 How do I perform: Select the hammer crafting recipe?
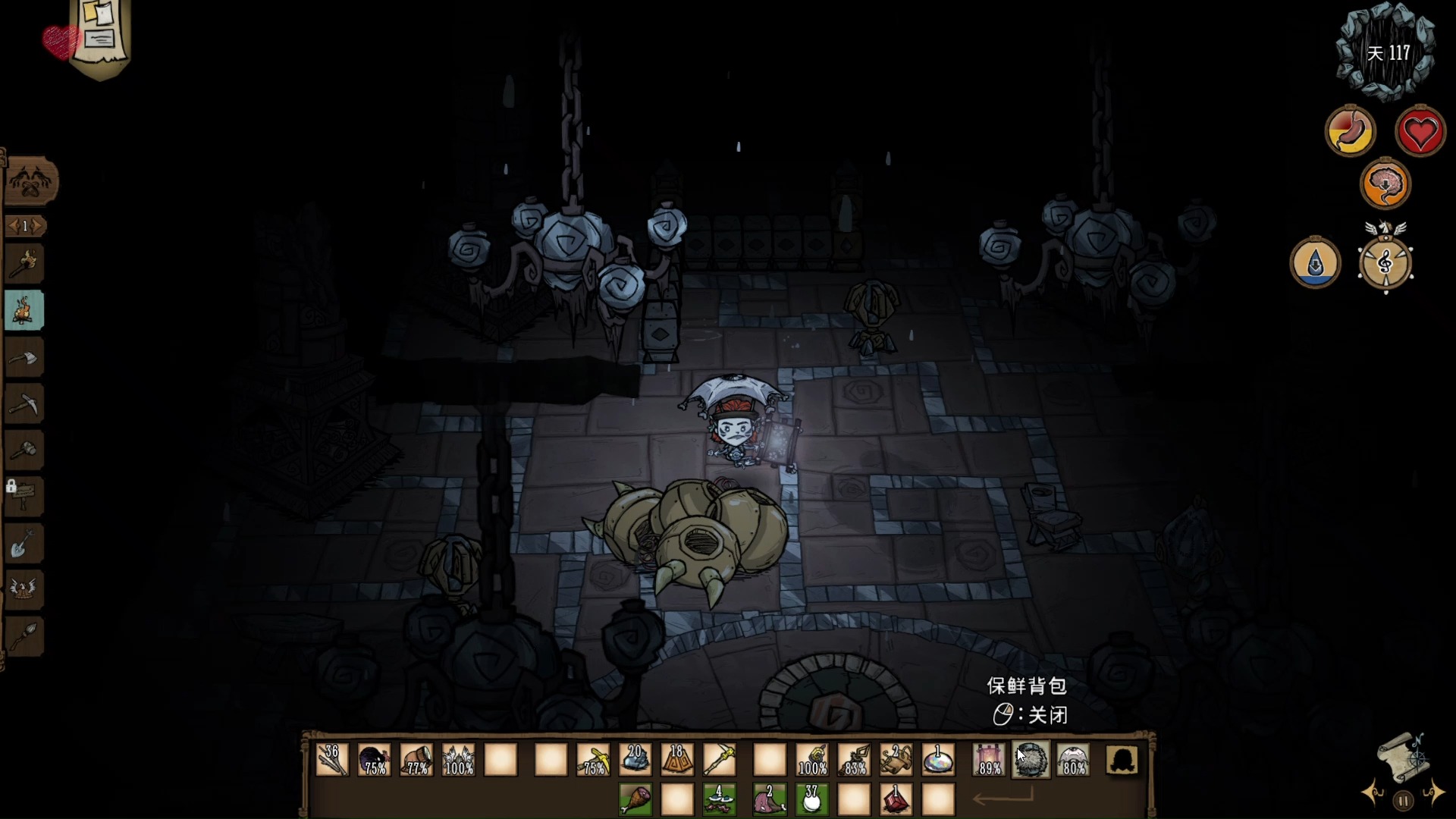coord(24,450)
